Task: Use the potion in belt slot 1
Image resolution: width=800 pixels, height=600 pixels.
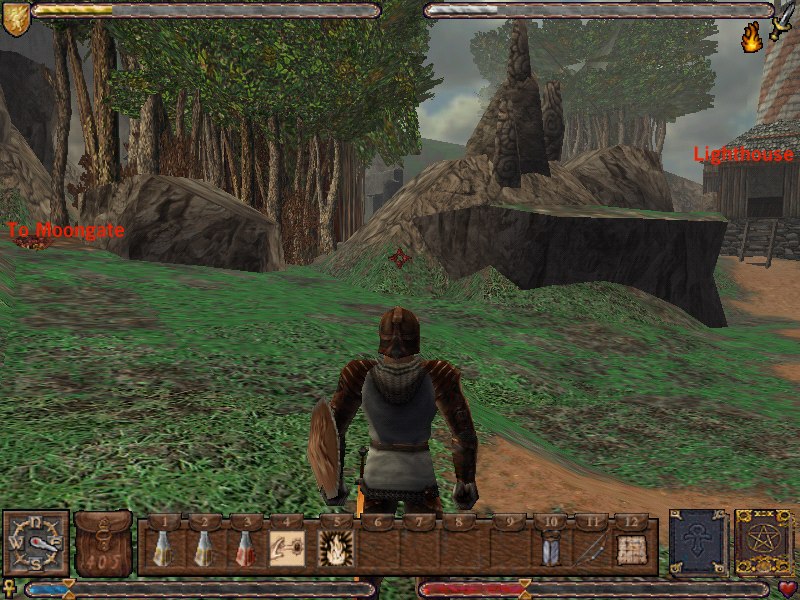Action: pyautogui.click(x=162, y=548)
